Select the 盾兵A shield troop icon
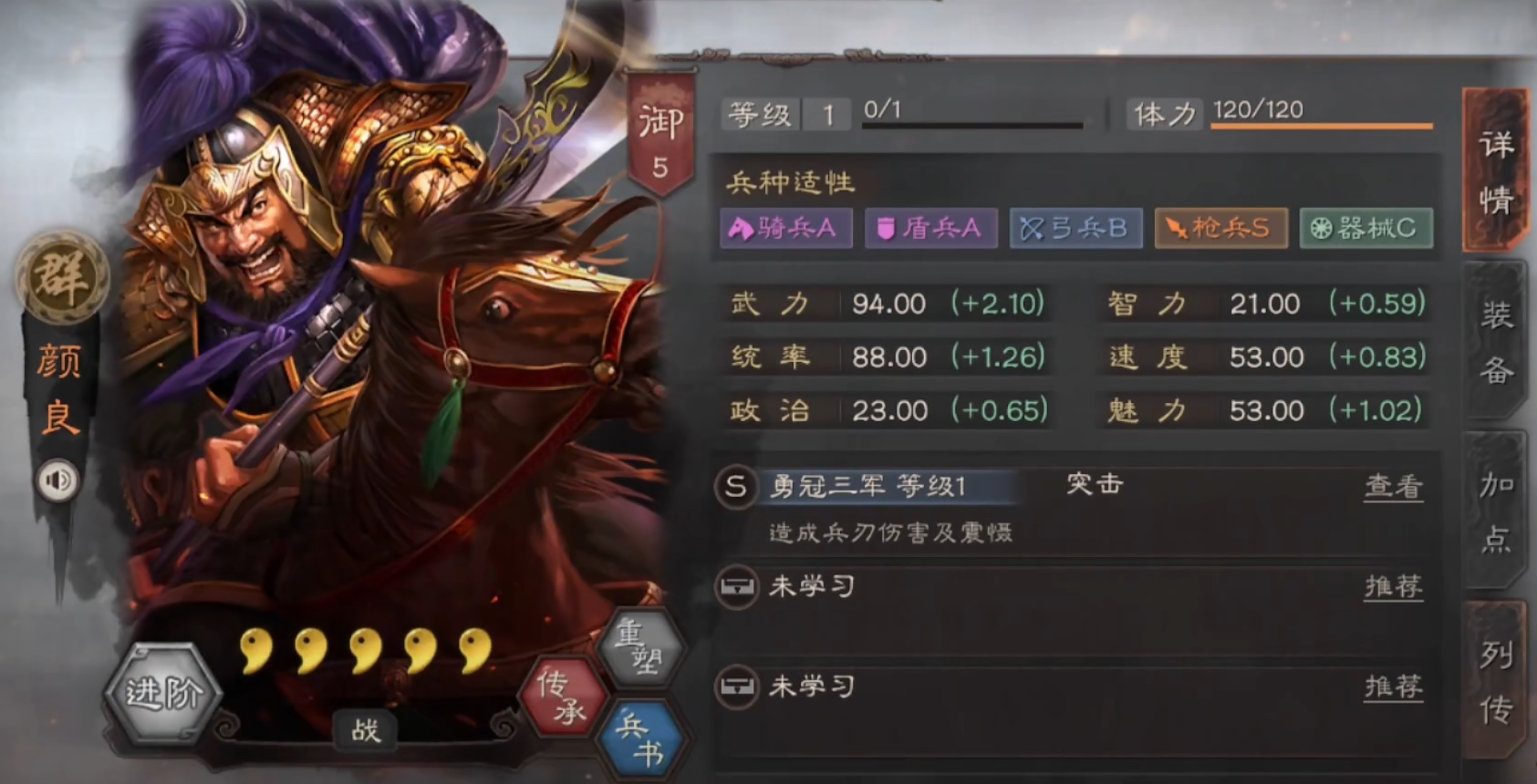The height and width of the screenshot is (784, 1537). (x=930, y=230)
